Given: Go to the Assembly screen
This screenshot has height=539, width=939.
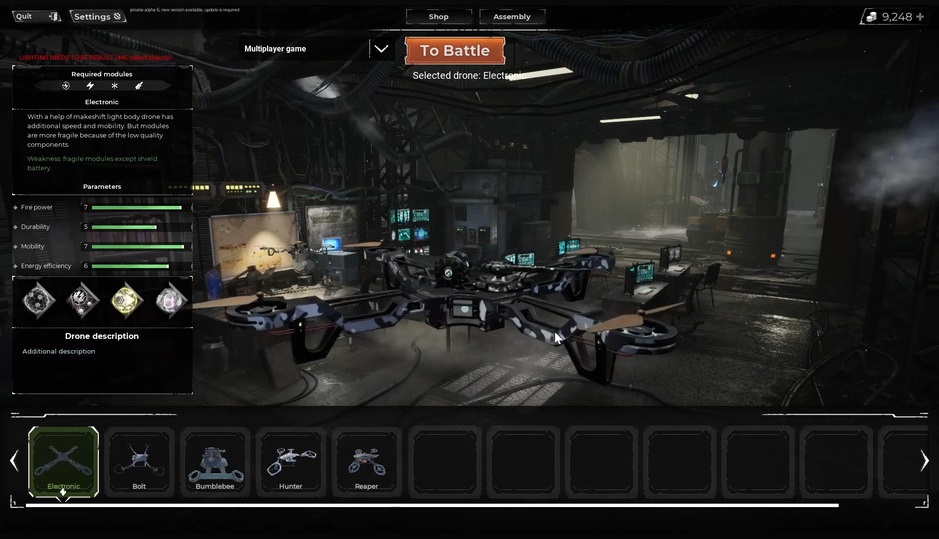Looking at the screenshot, I should pos(512,16).
